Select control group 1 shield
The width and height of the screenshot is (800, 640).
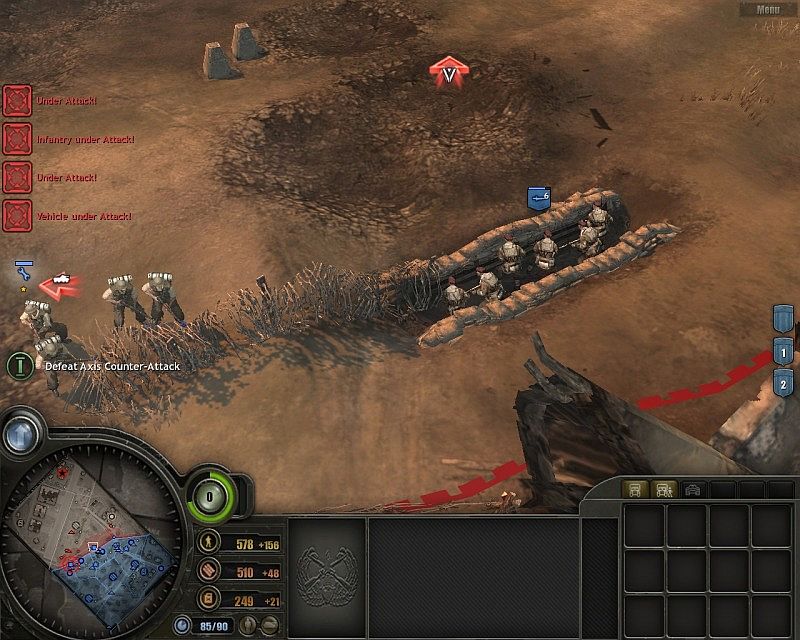coord(783,352)
